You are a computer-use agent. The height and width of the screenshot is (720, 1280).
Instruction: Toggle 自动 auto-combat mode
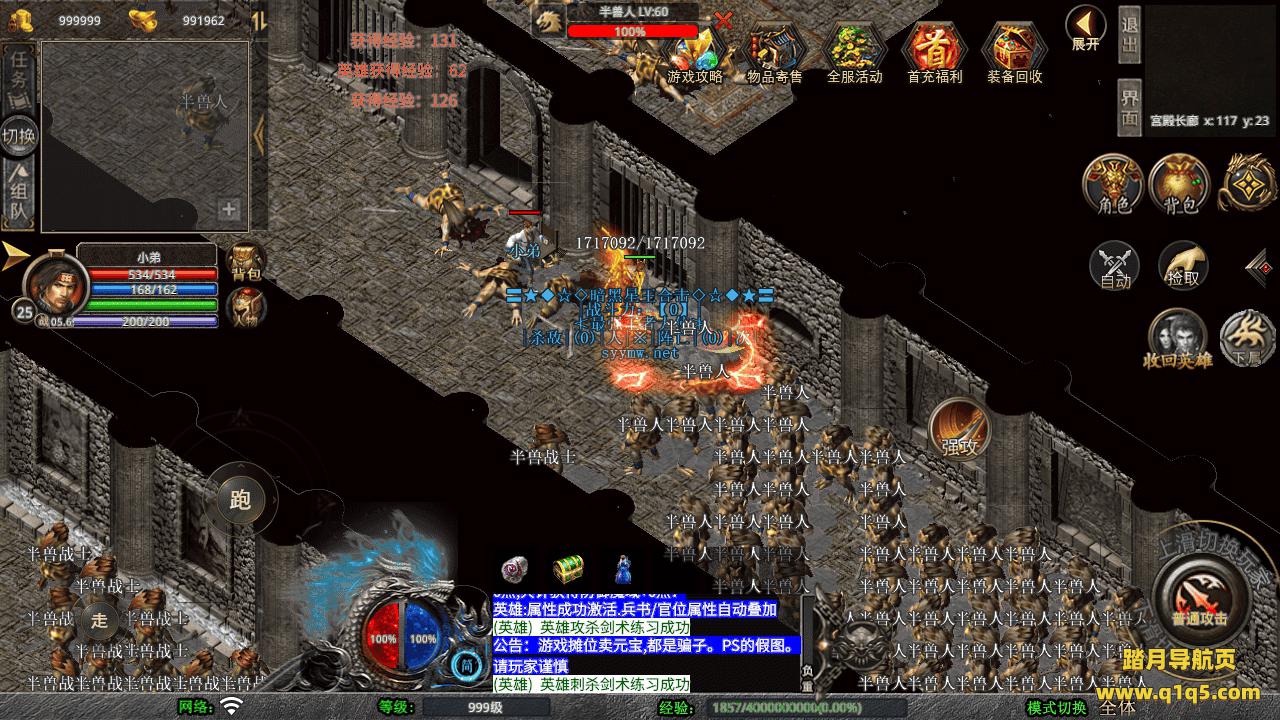coord(1115,265)
